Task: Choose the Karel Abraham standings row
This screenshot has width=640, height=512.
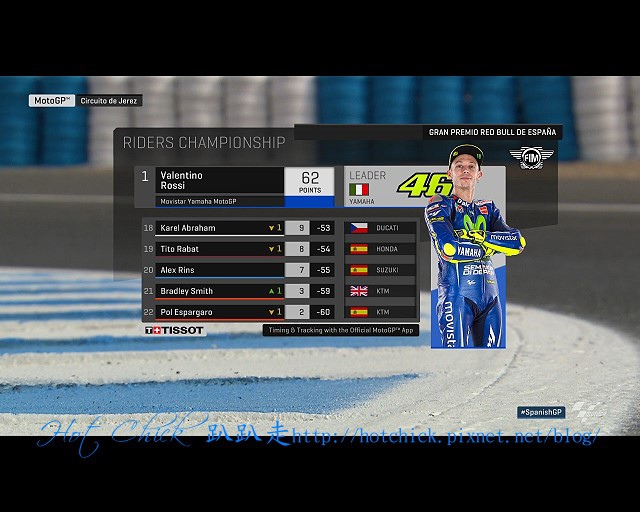Action: click(x=210, y=227)
